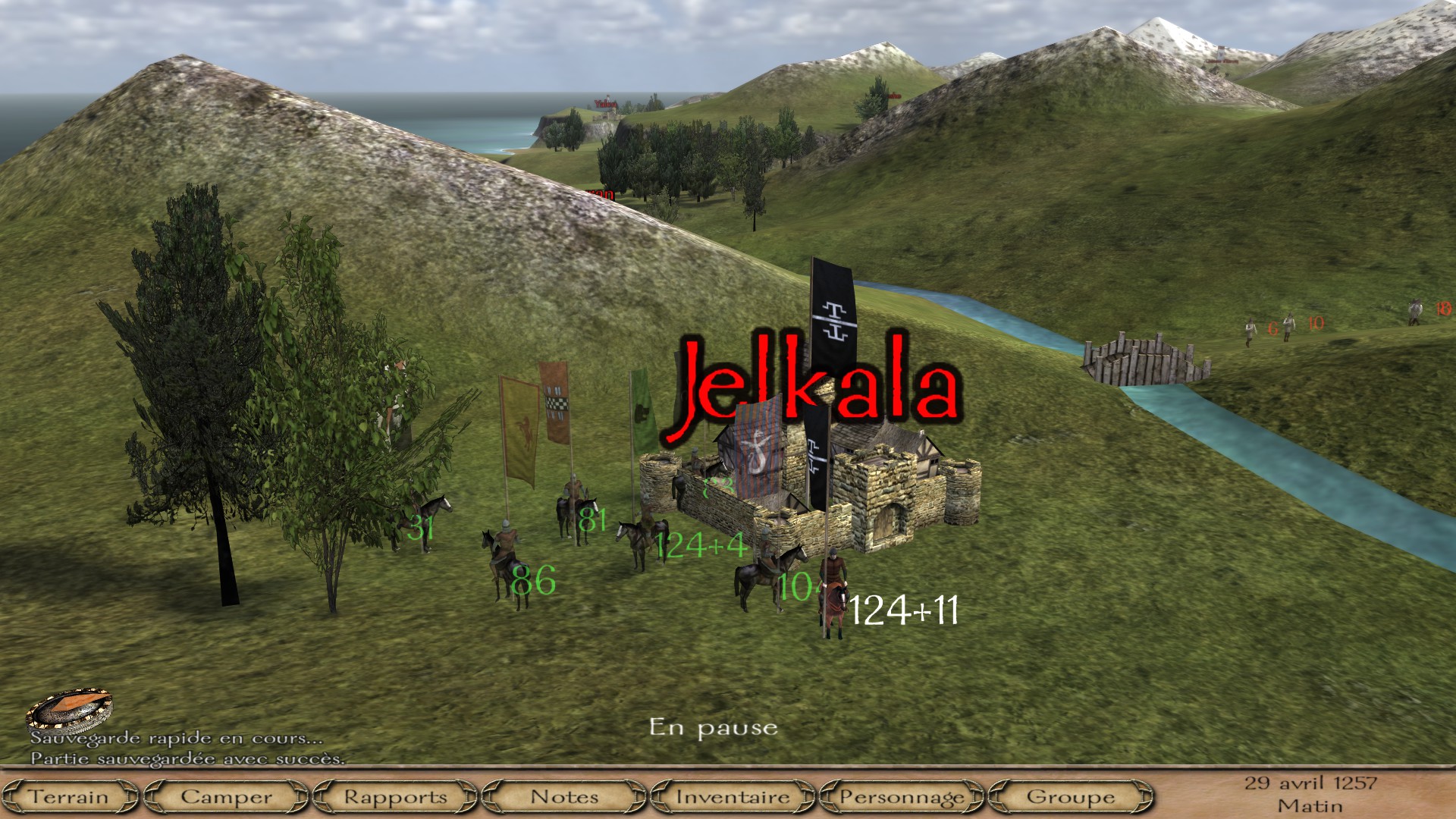Image resolution: width=1456 pixels, height=819 pixels.
Task: Open the Terrain menu
Action: pos(70,797)
